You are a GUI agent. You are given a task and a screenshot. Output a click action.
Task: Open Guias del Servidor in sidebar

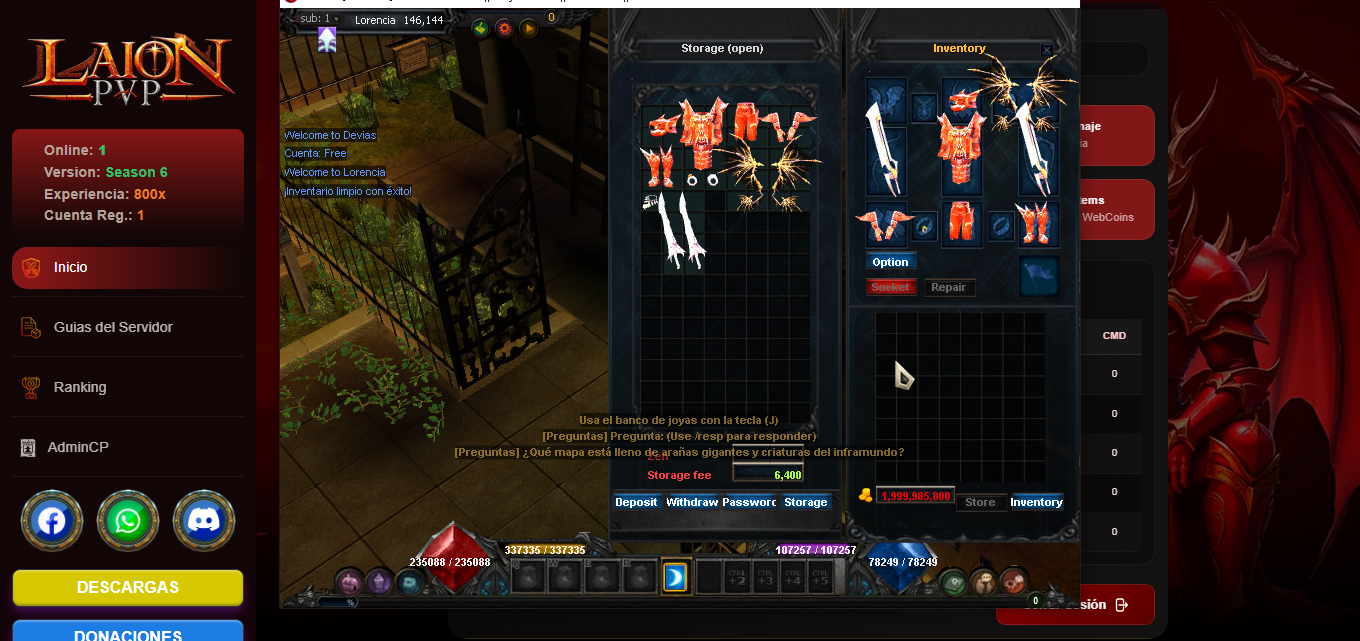pos(113,327)
